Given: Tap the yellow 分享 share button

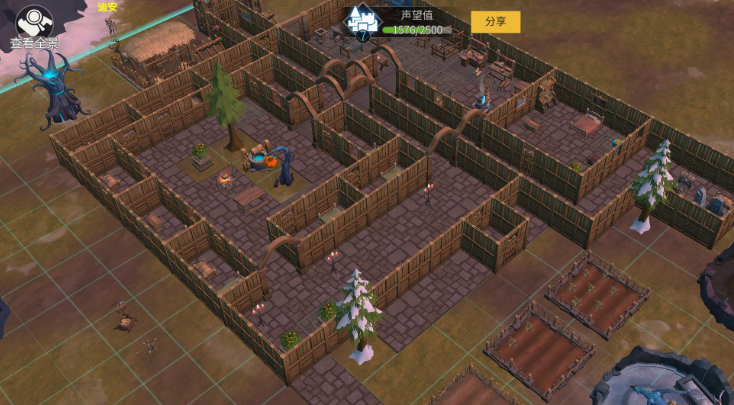Looking at the screenshot, I should [x=495, y=21].
